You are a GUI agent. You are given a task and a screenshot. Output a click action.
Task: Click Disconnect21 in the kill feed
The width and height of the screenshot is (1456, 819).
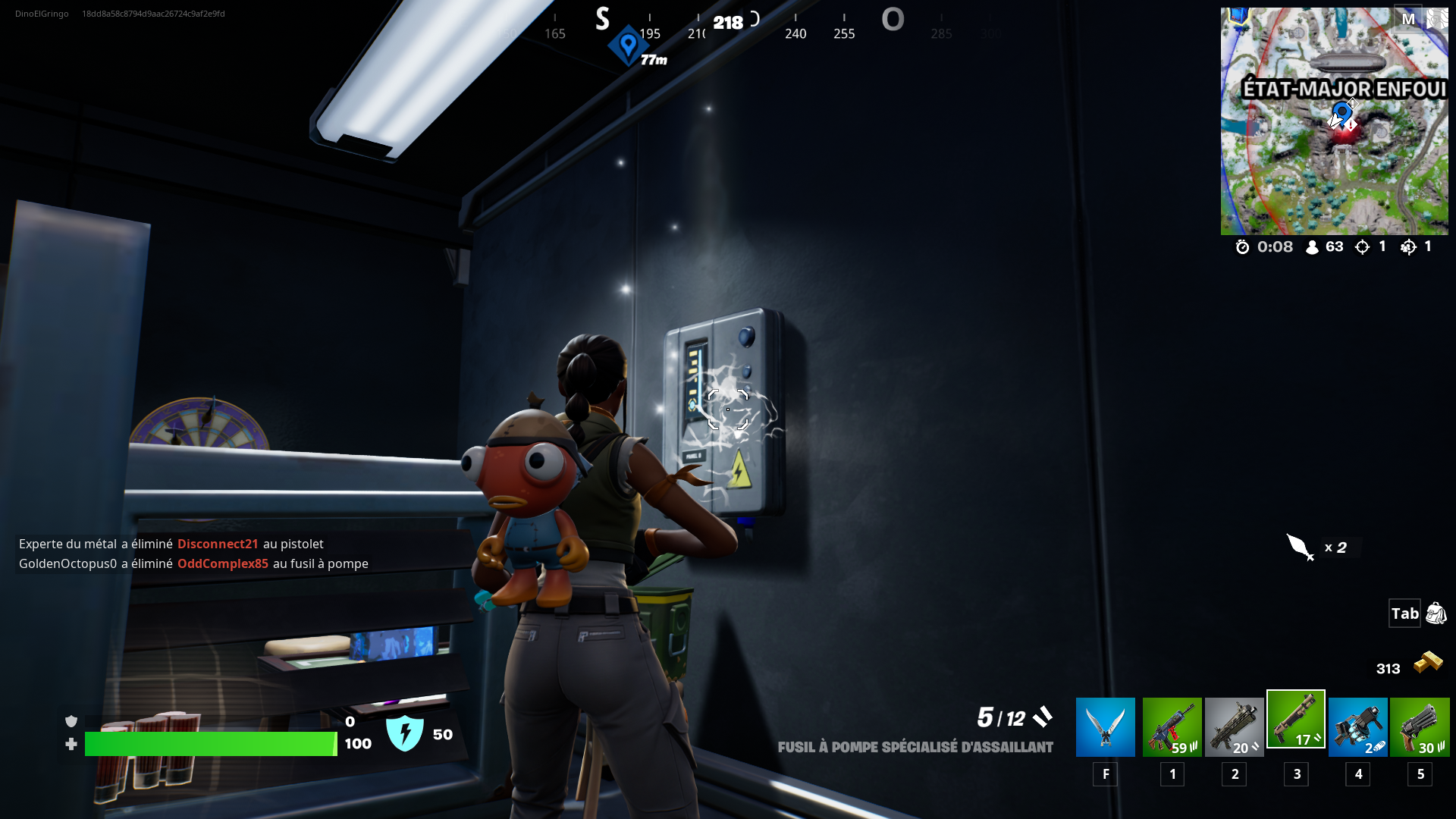coord(218,544)
